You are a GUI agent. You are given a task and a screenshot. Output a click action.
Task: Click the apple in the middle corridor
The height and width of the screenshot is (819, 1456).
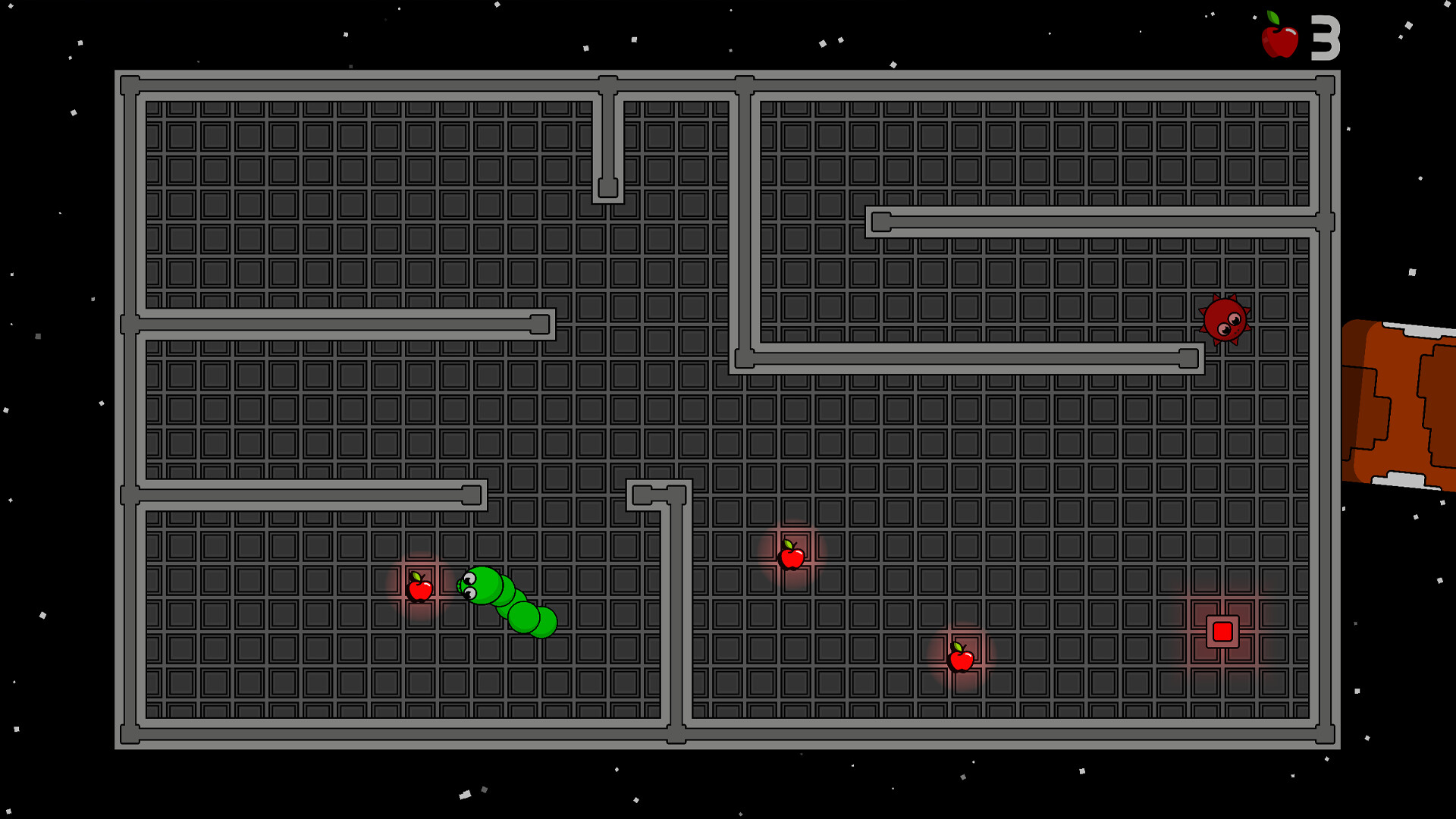(792, 557)
